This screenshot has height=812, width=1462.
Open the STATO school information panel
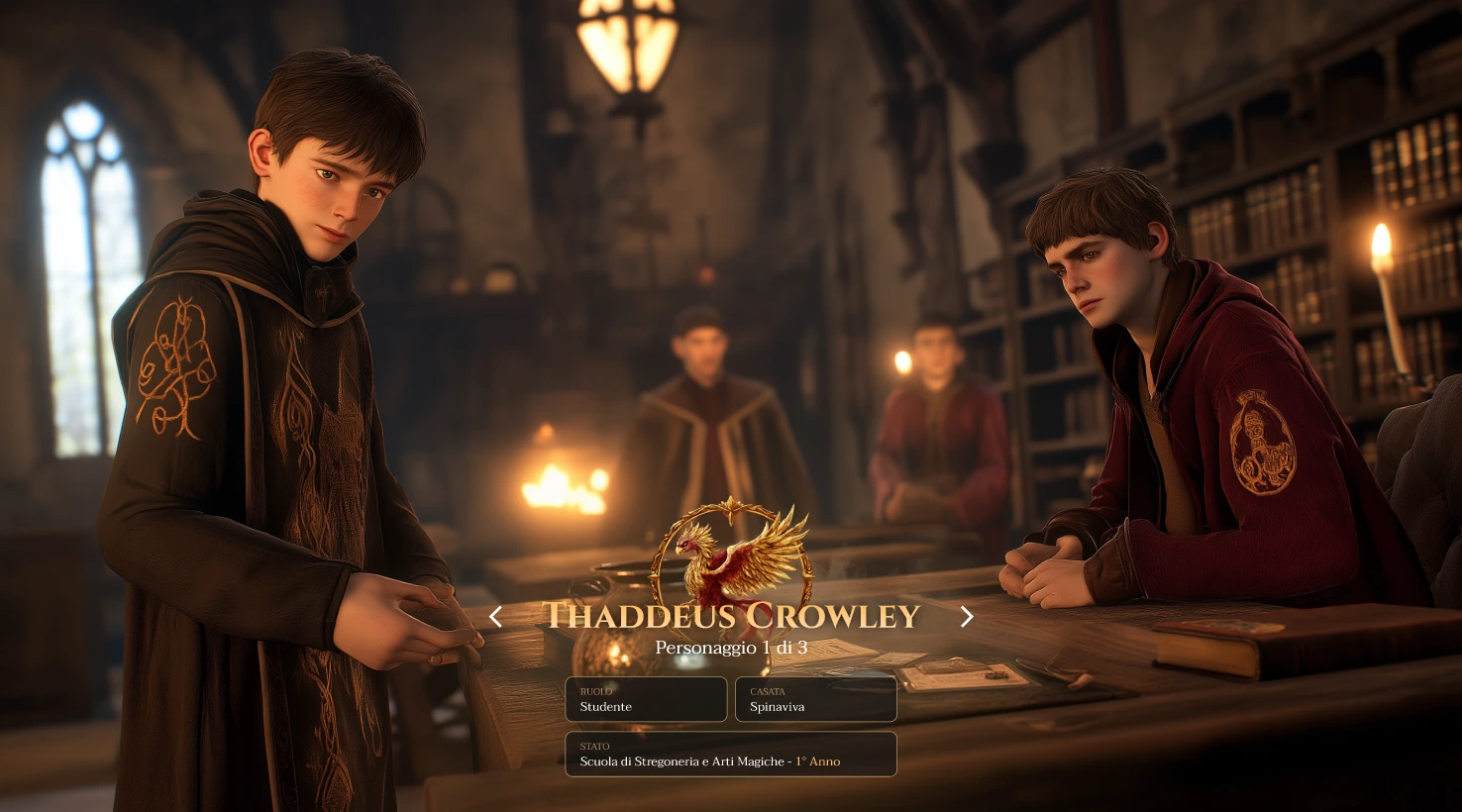pos(731,755)
